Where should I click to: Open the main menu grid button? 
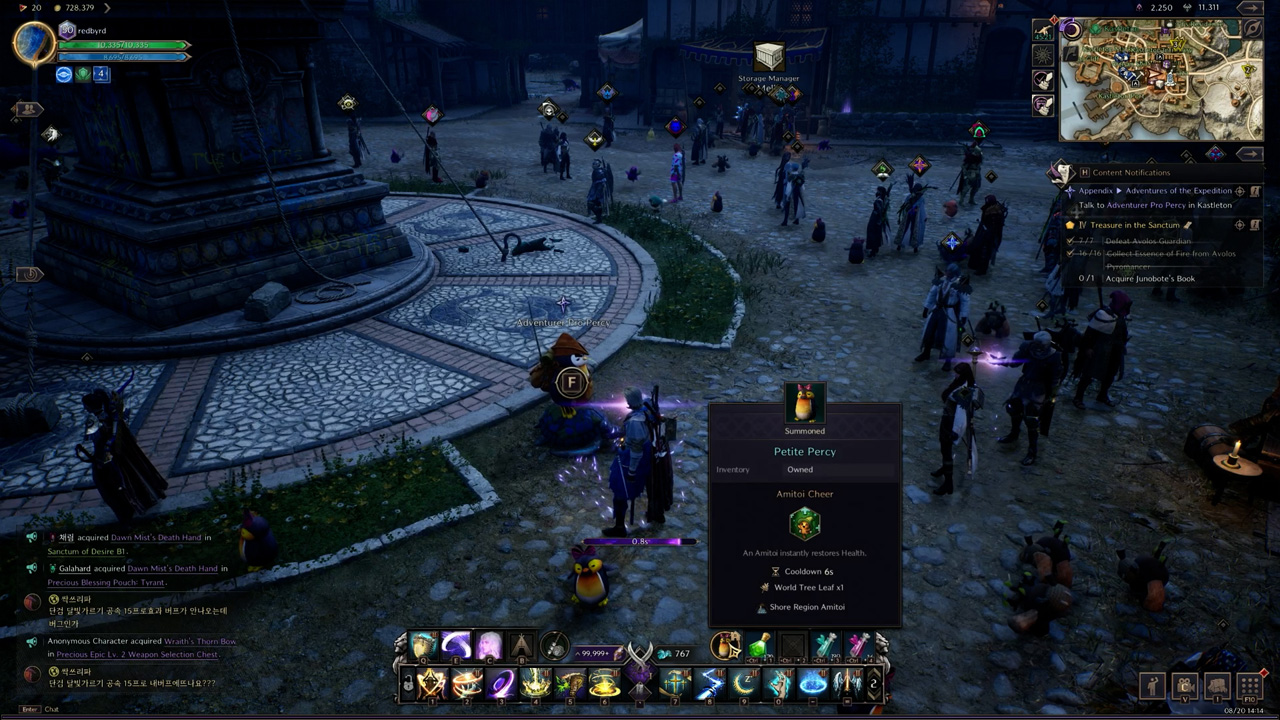[x=1250, y=687]
